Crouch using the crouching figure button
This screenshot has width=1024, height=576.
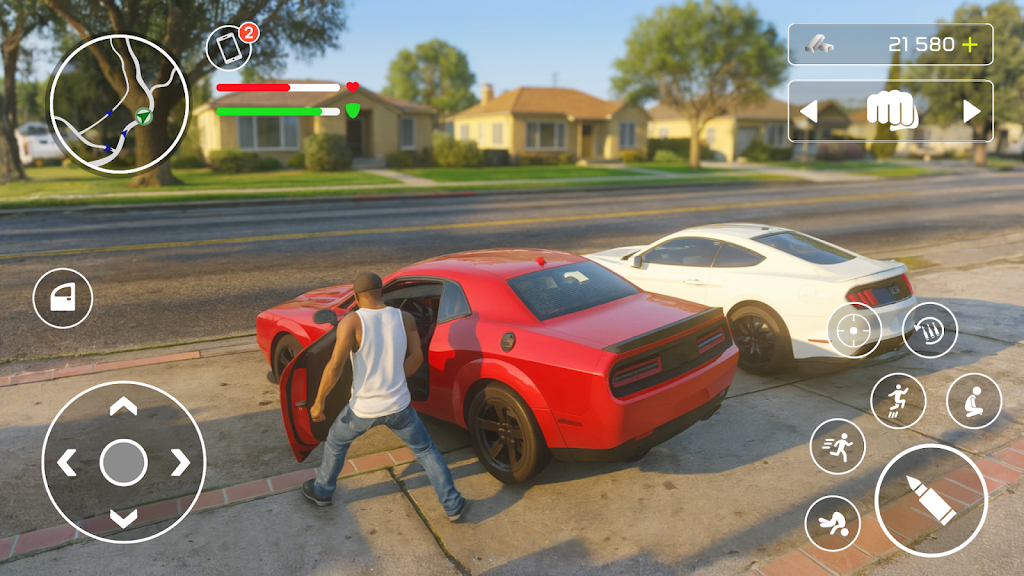point(974,401)
